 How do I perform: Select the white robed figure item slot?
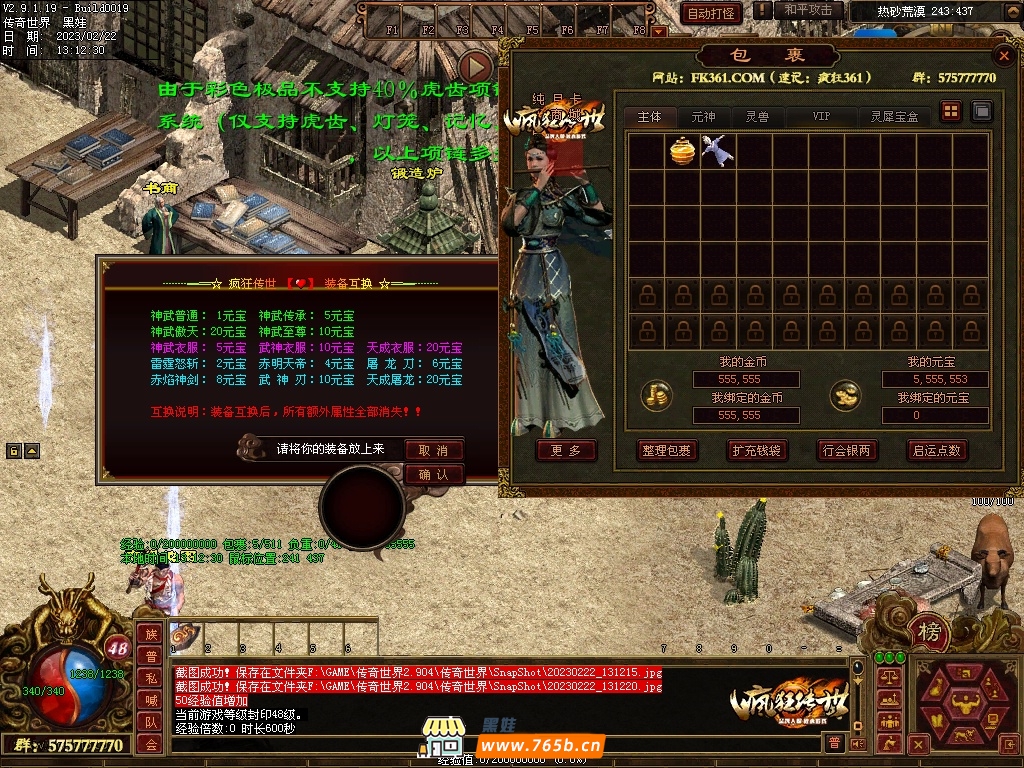tap(717, 151)
